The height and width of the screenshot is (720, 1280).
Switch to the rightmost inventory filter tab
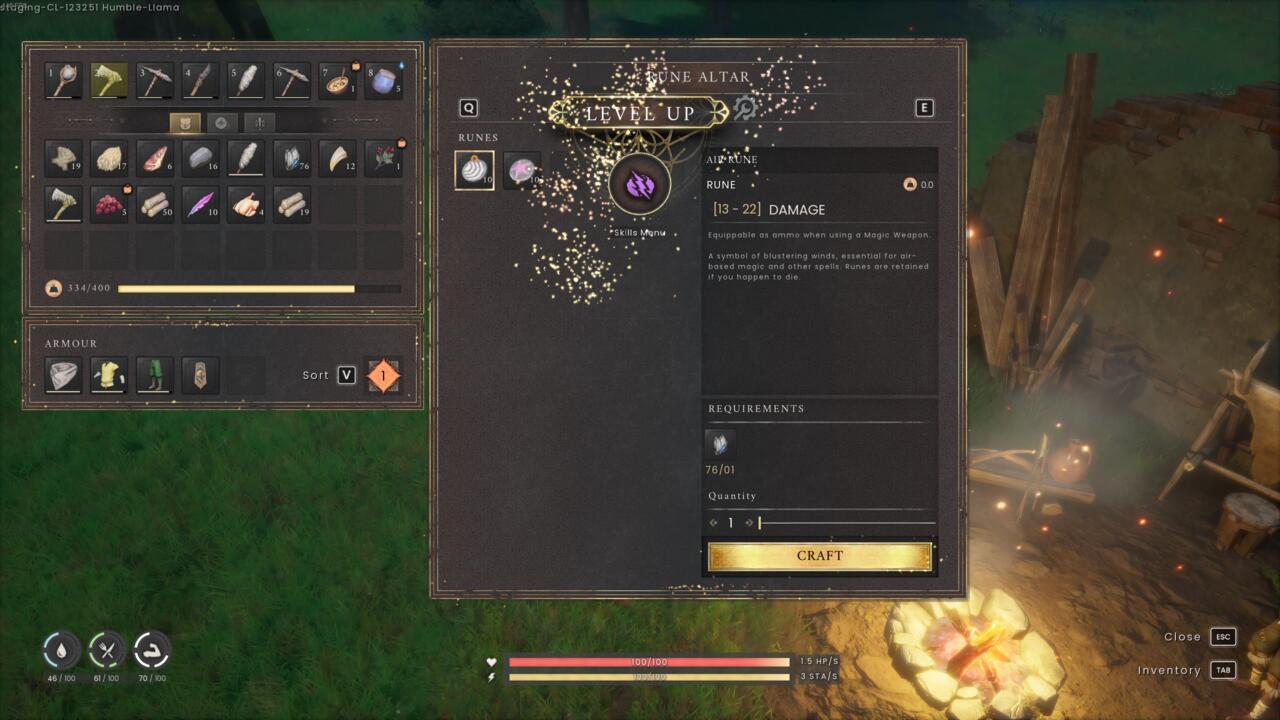click(258, 122)
